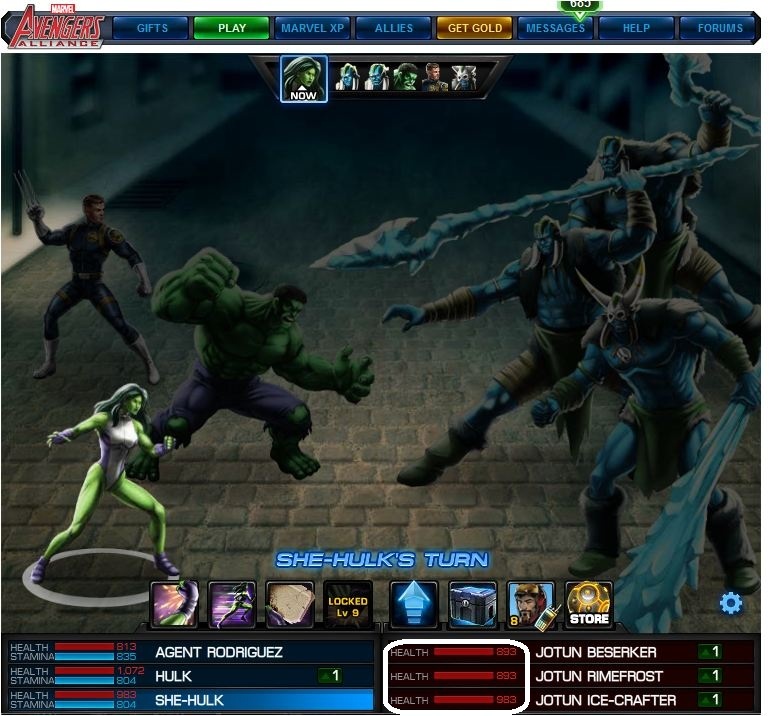
Task: Open the Help menu
Action: [x=636, y=28]
